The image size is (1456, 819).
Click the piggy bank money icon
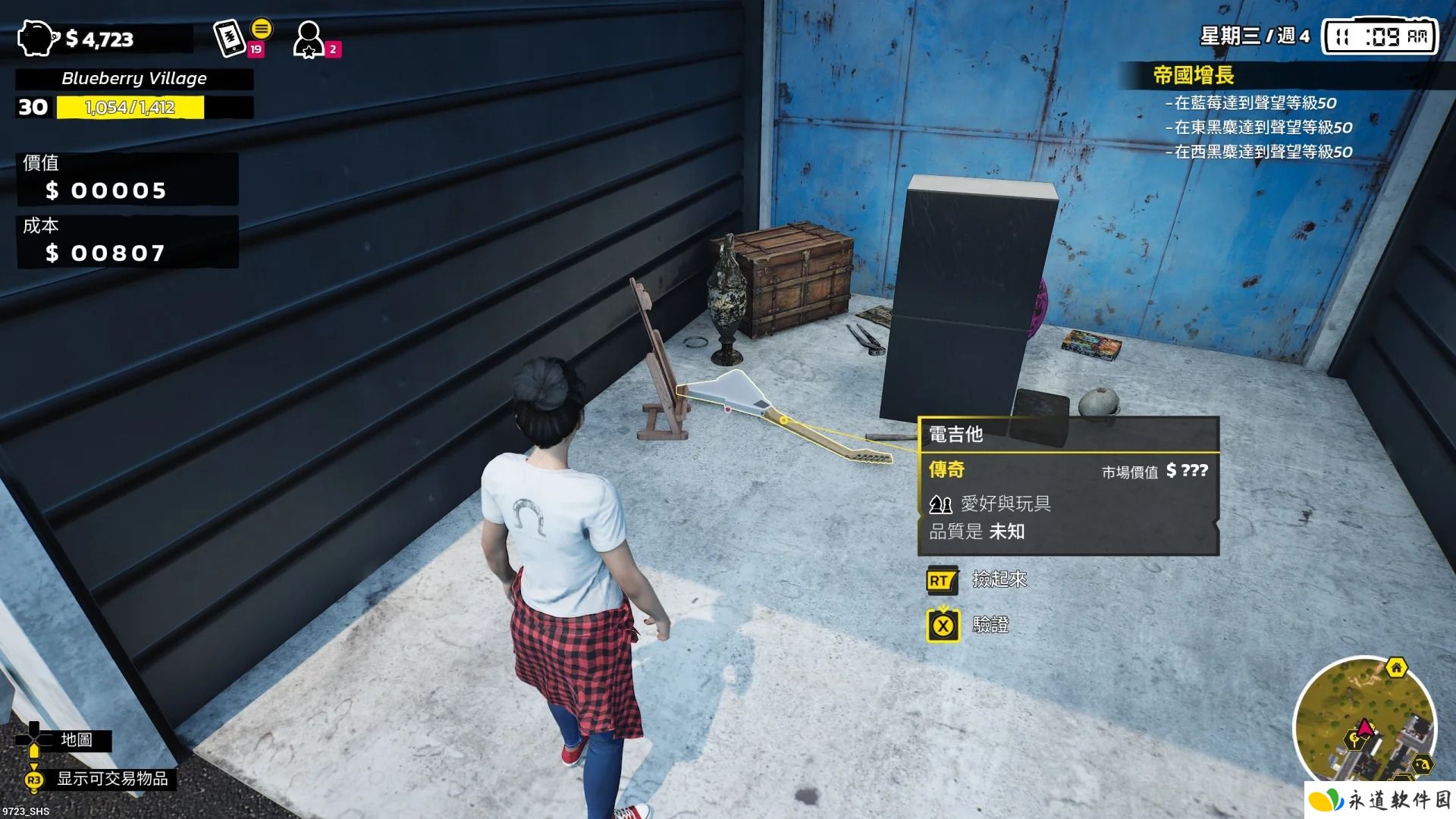click(36, 38)
